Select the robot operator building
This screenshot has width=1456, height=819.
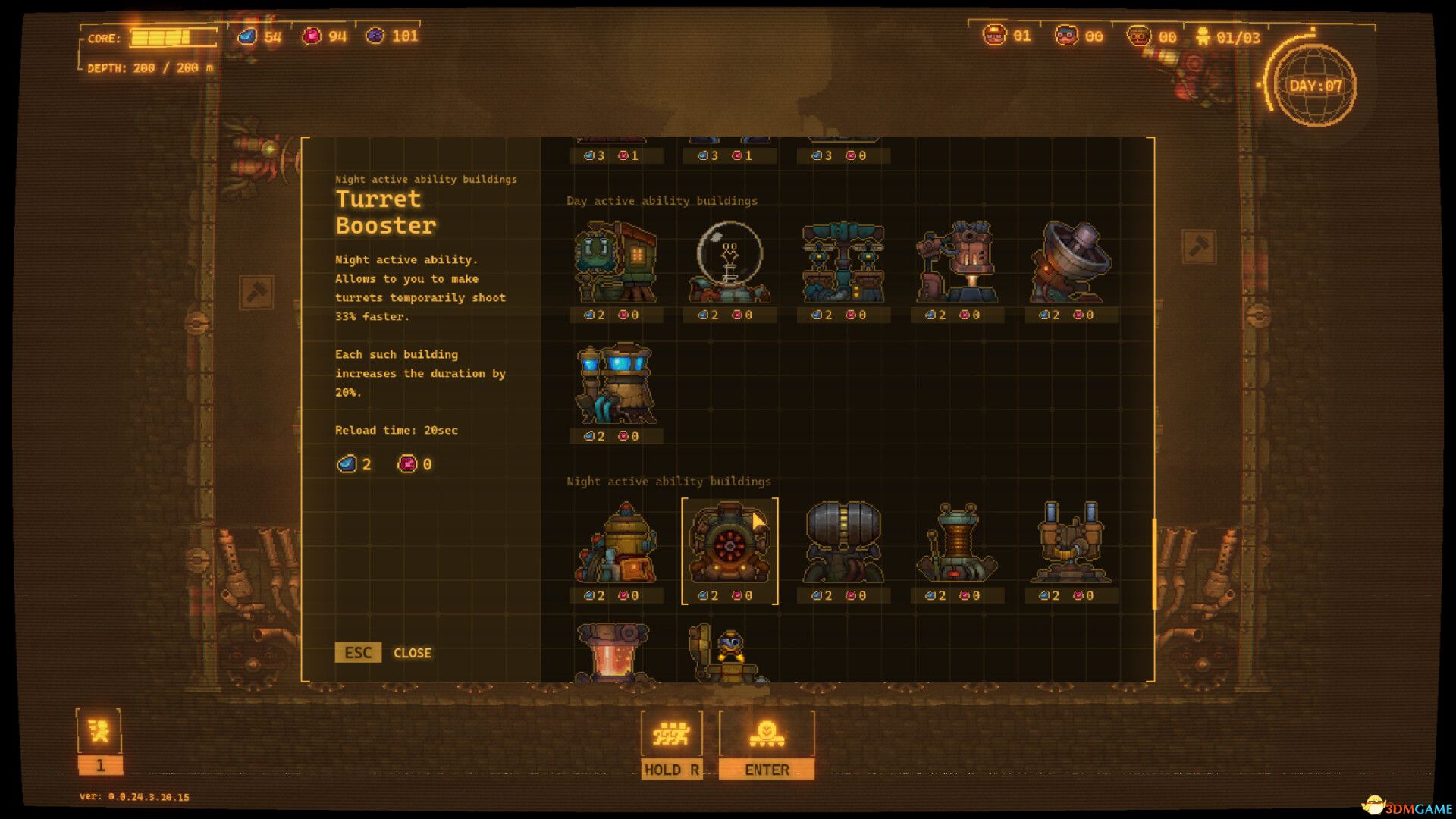[x=728, y=654]
